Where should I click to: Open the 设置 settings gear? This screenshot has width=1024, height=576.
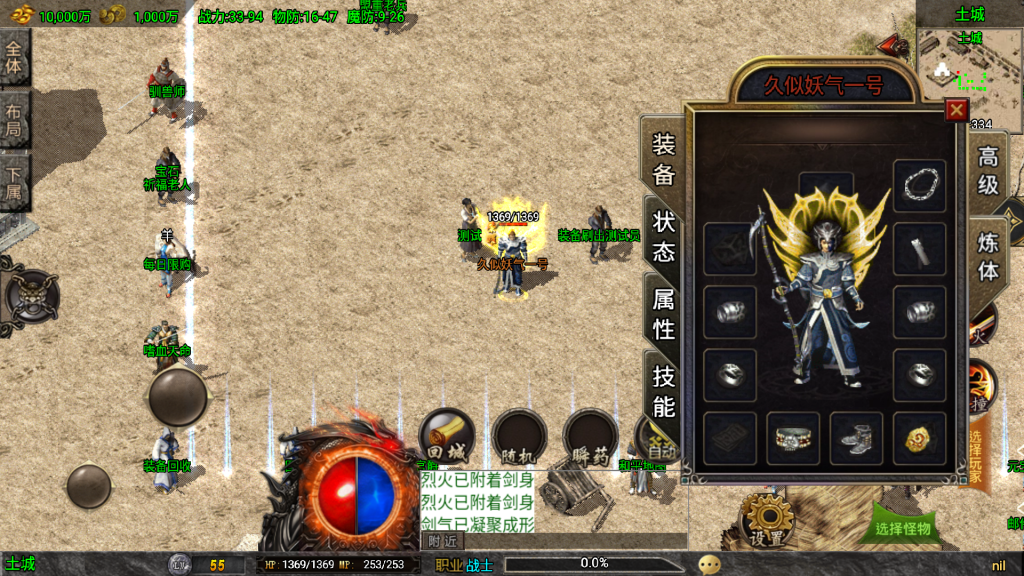pos(768,520)
